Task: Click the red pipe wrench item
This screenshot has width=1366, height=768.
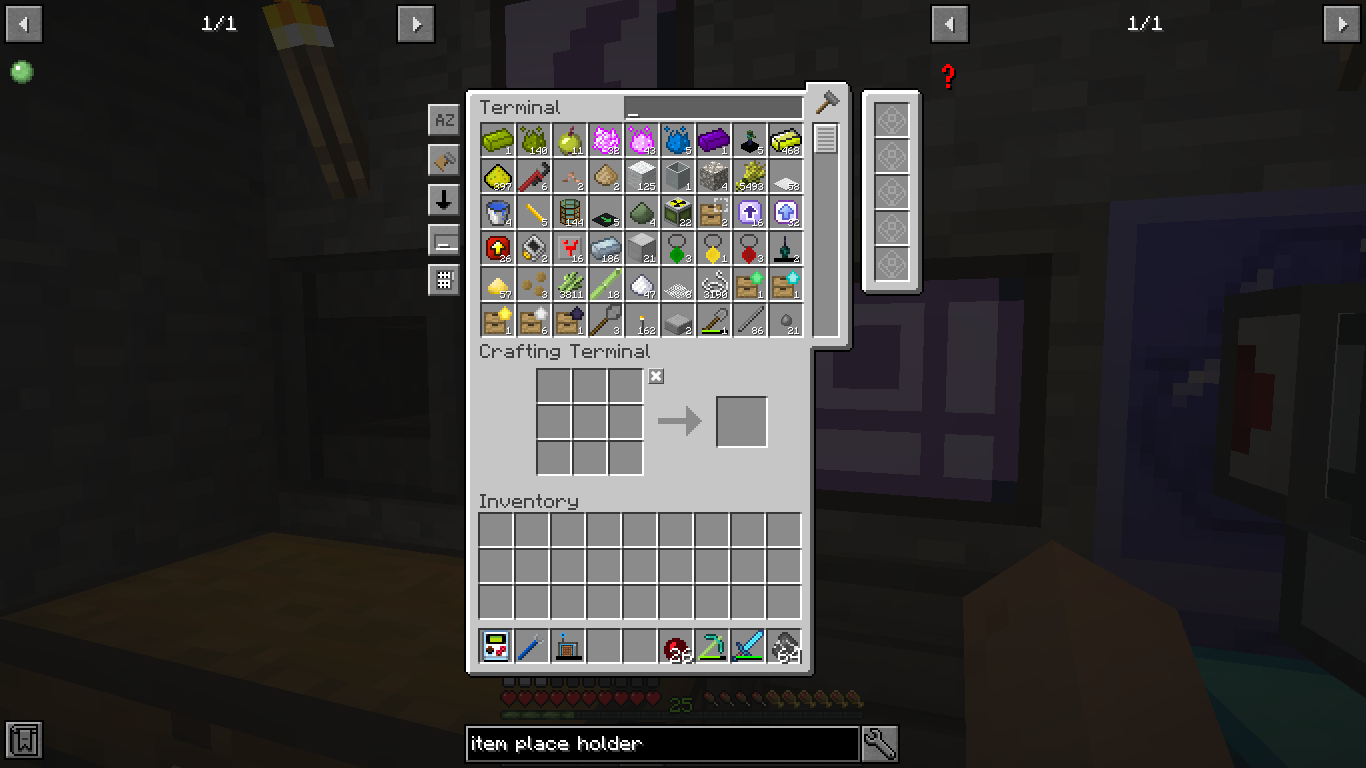Action: (x=534, y=177)
